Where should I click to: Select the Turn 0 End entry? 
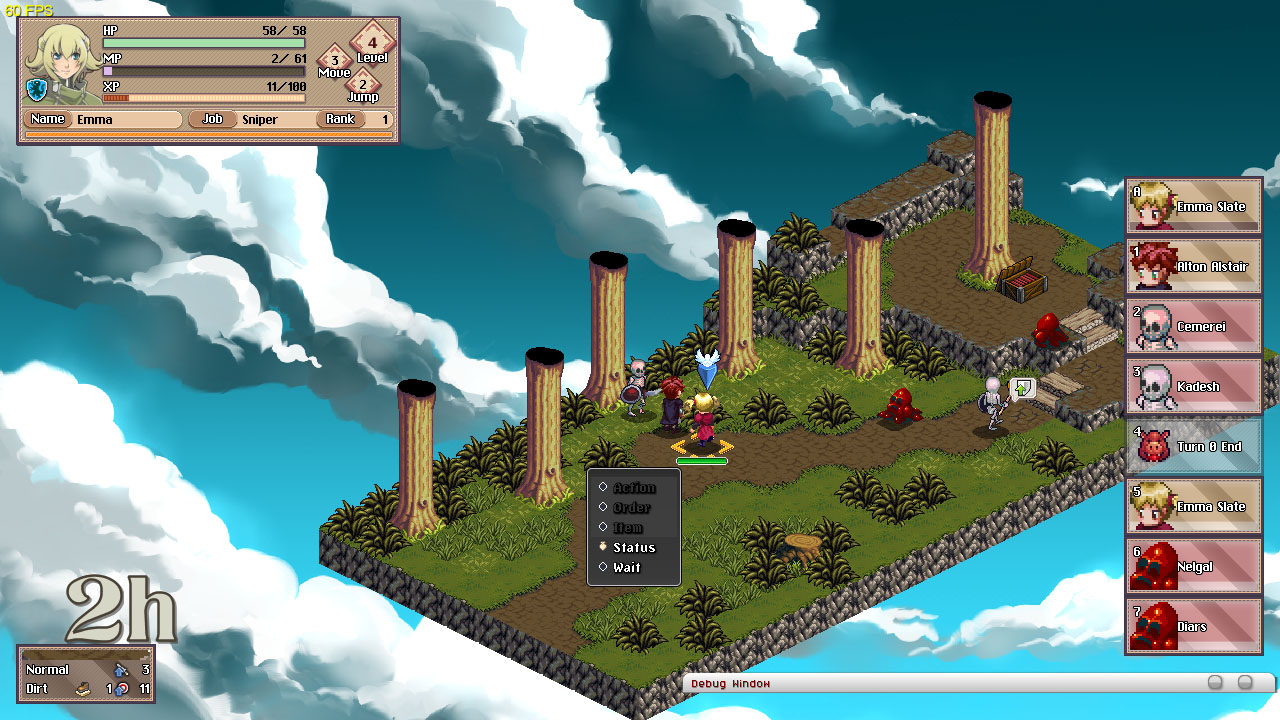[x=1194, y=447]
